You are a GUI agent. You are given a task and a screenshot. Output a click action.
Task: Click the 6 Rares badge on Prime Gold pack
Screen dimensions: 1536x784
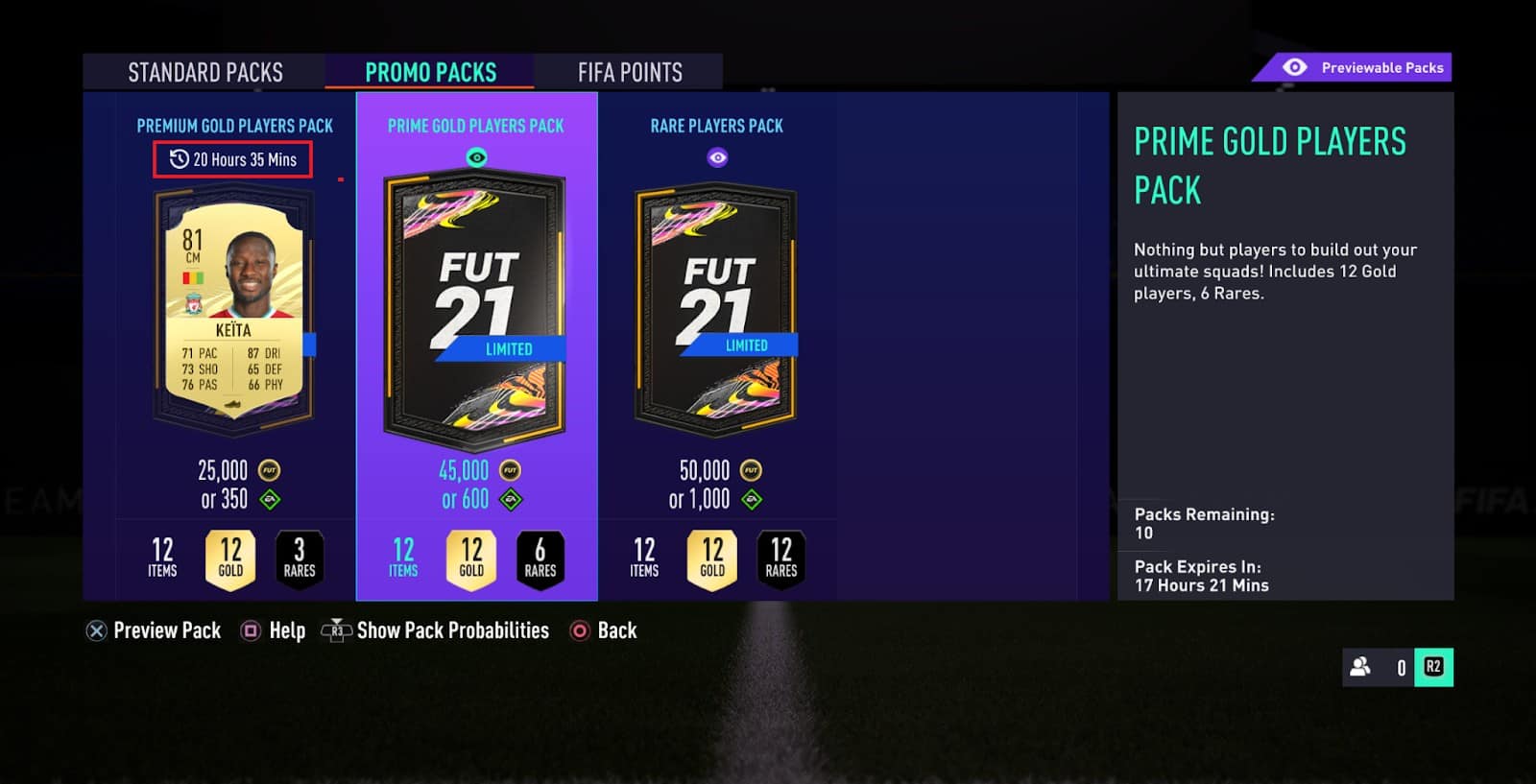pyautogui.click(x=541, y=558)
